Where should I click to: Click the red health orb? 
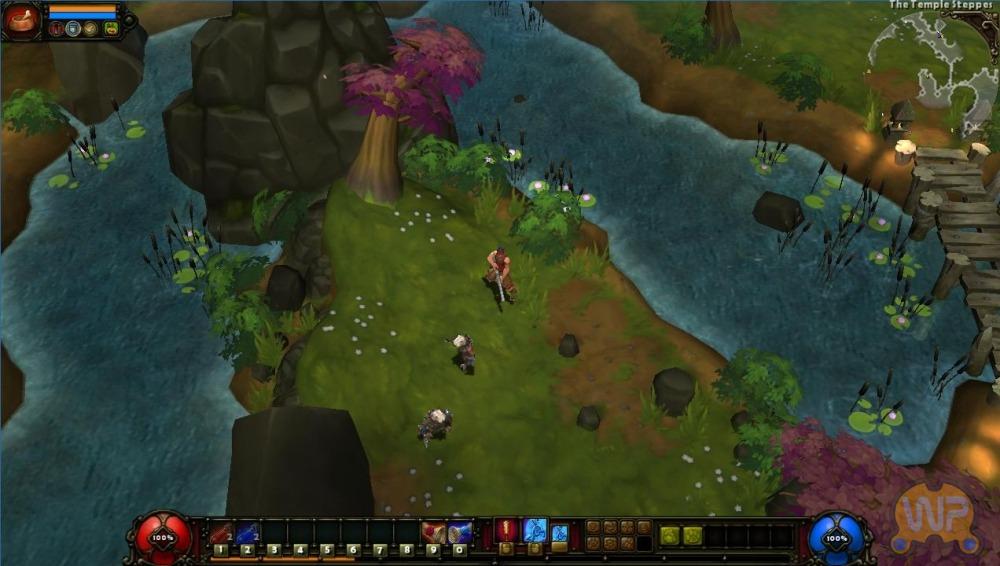click(x=163, y=537)
